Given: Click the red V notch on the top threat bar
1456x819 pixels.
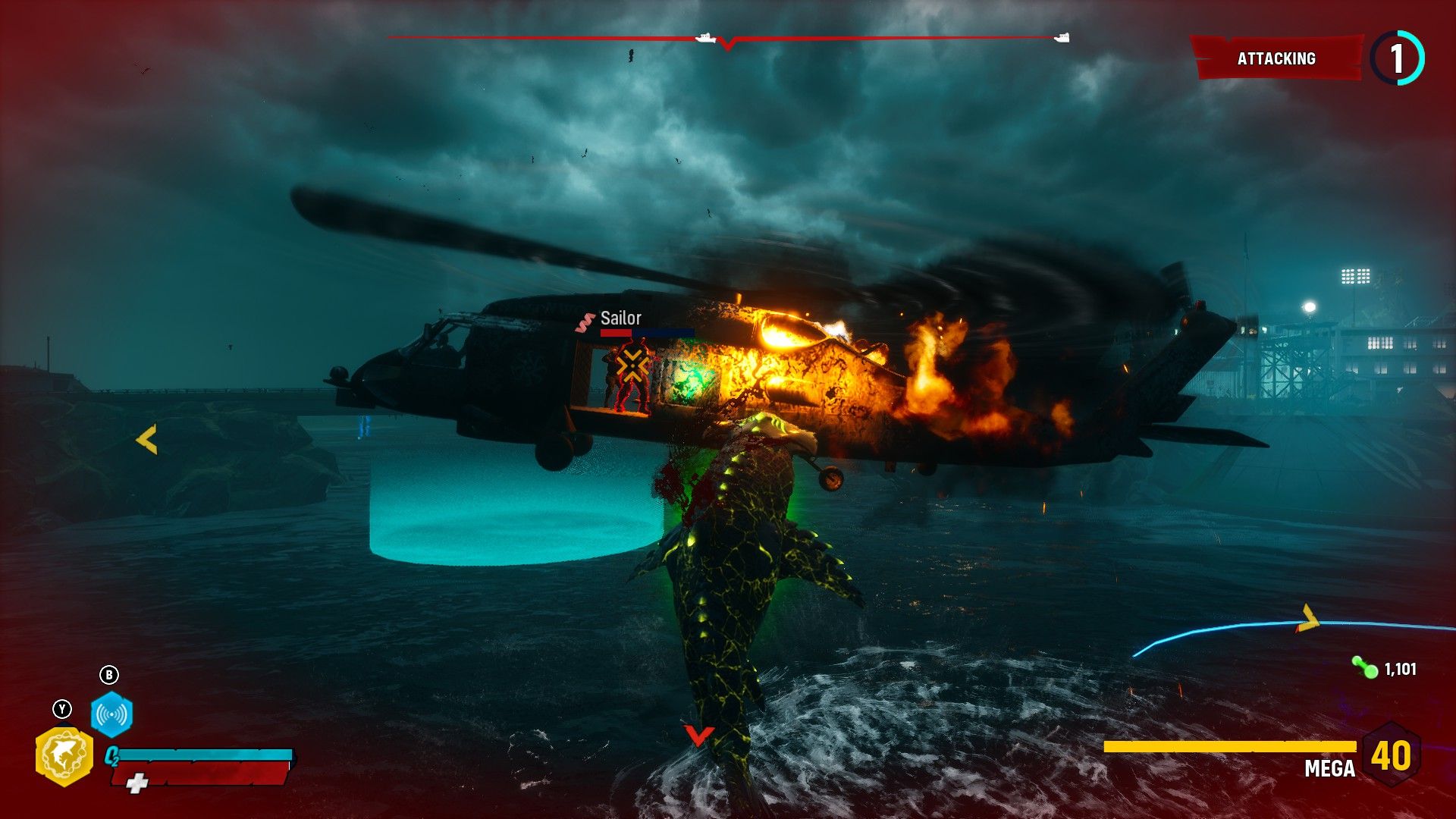Looking at the screenshot, I should (x=726, y=43).
